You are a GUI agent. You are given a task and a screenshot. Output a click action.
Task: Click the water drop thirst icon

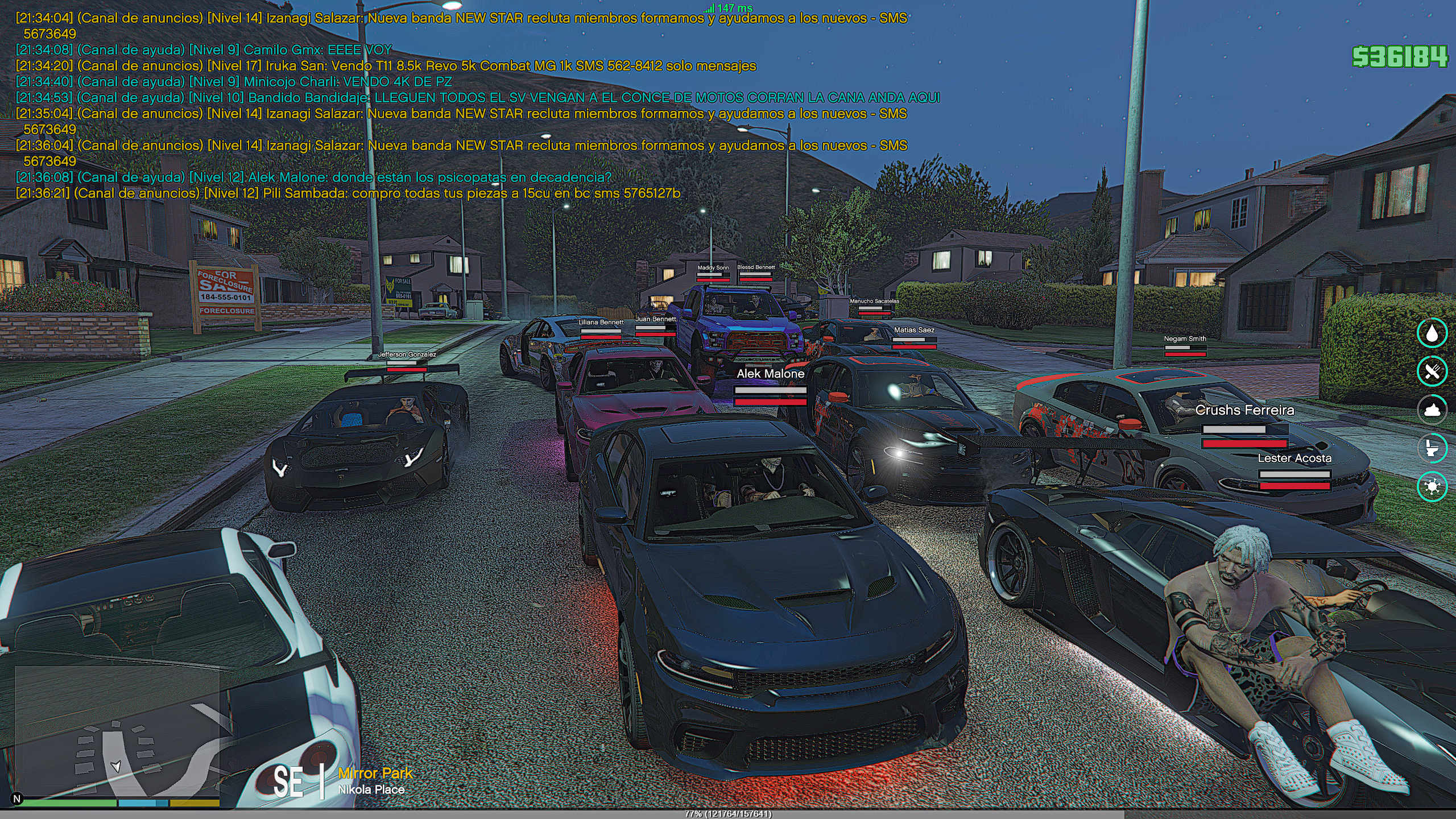pos(1432,333)
